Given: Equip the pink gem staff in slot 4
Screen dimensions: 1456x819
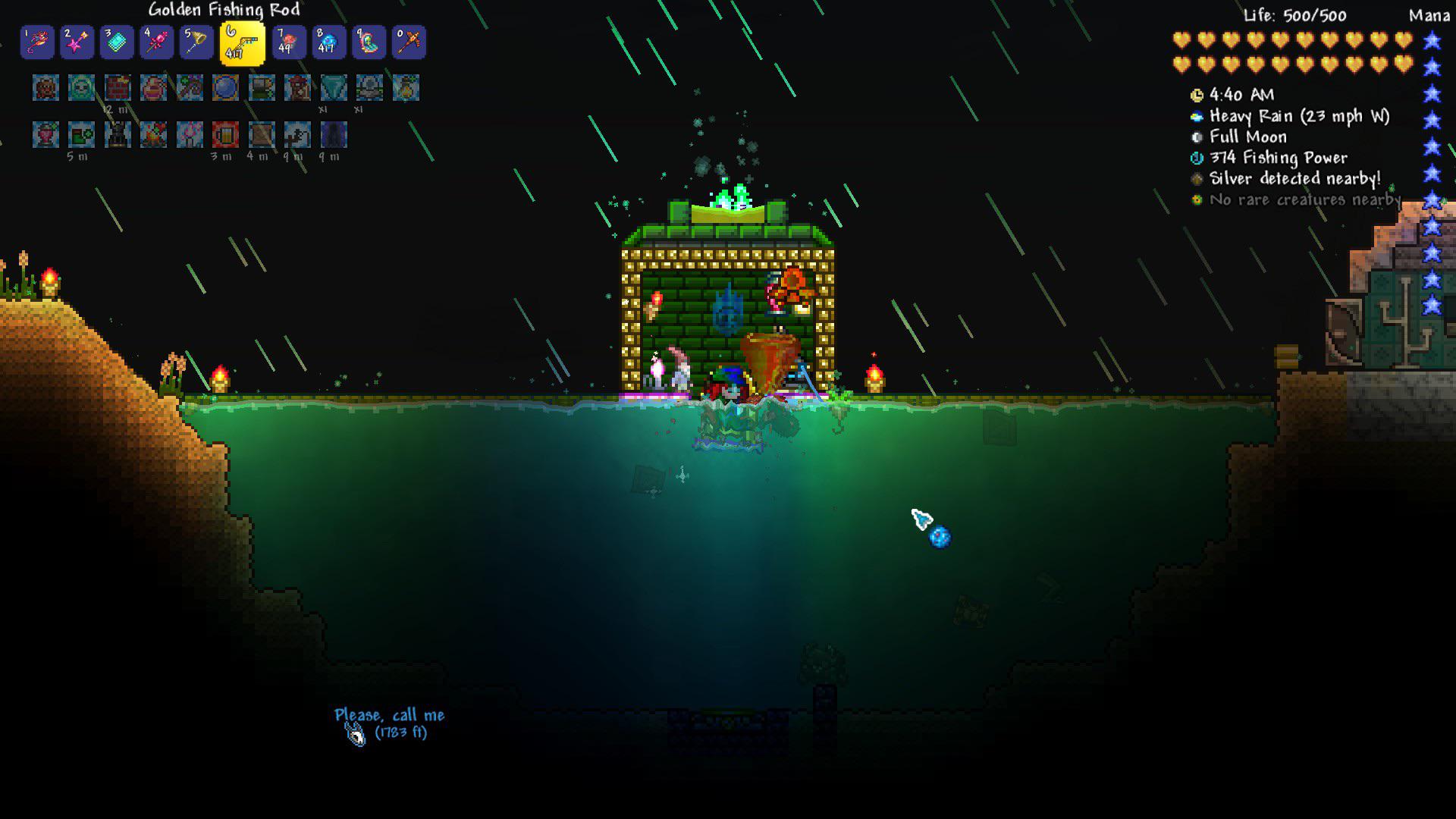Looking at the screenshot, I should [x=157, y=42].
